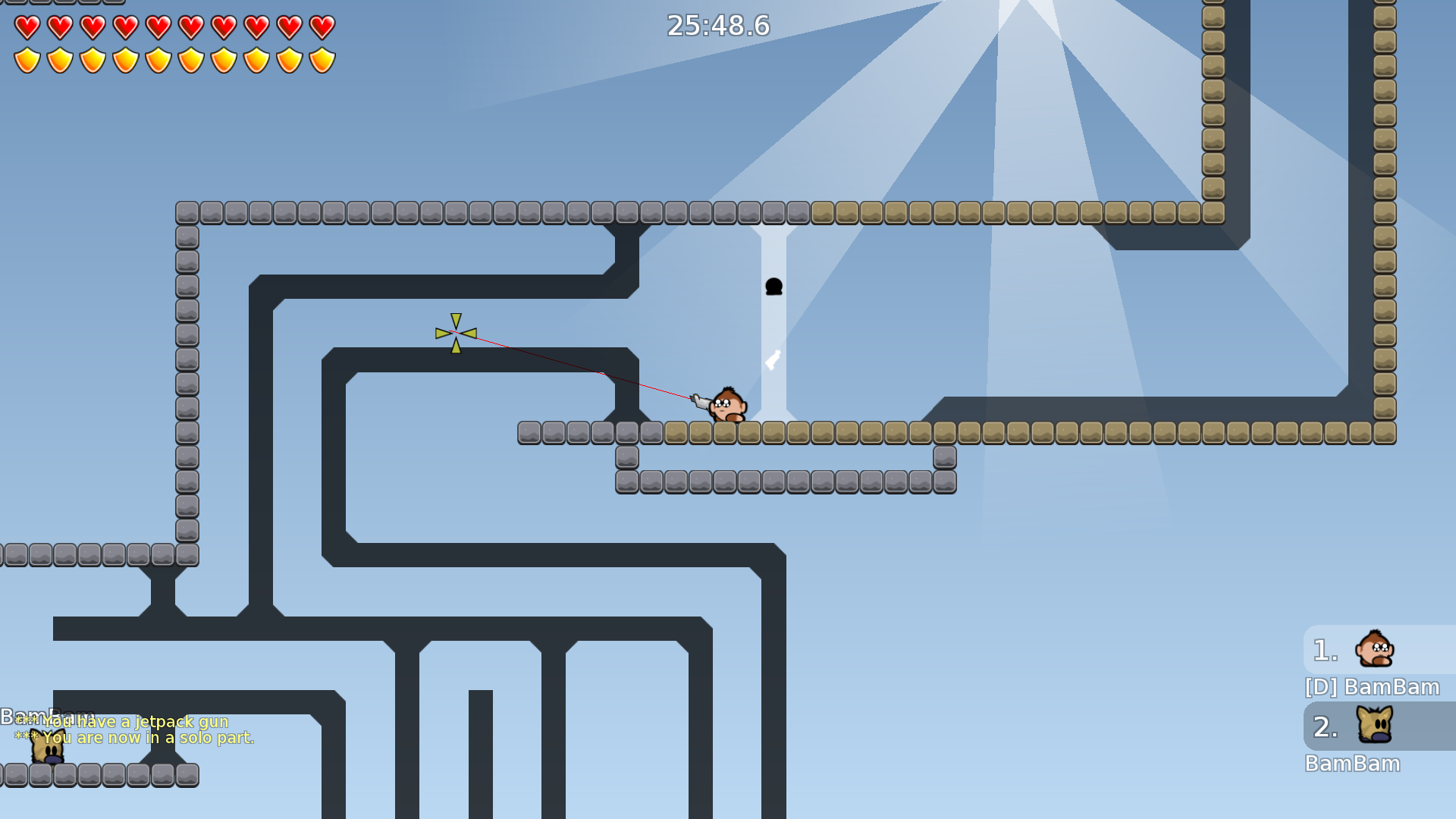Click the fox tee avatar next to rank 2
This screenshot has width=1456, height=819.
(x=1373, y=726)
